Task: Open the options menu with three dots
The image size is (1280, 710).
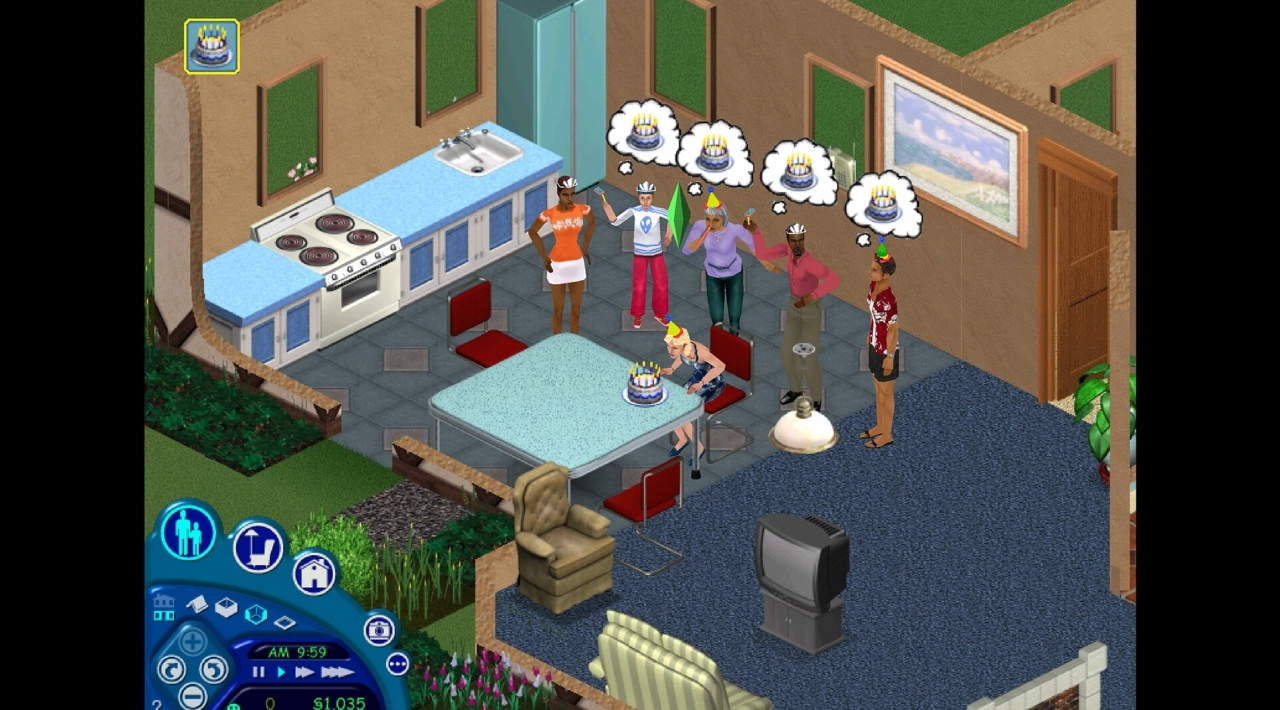Action: click(398, 664)
